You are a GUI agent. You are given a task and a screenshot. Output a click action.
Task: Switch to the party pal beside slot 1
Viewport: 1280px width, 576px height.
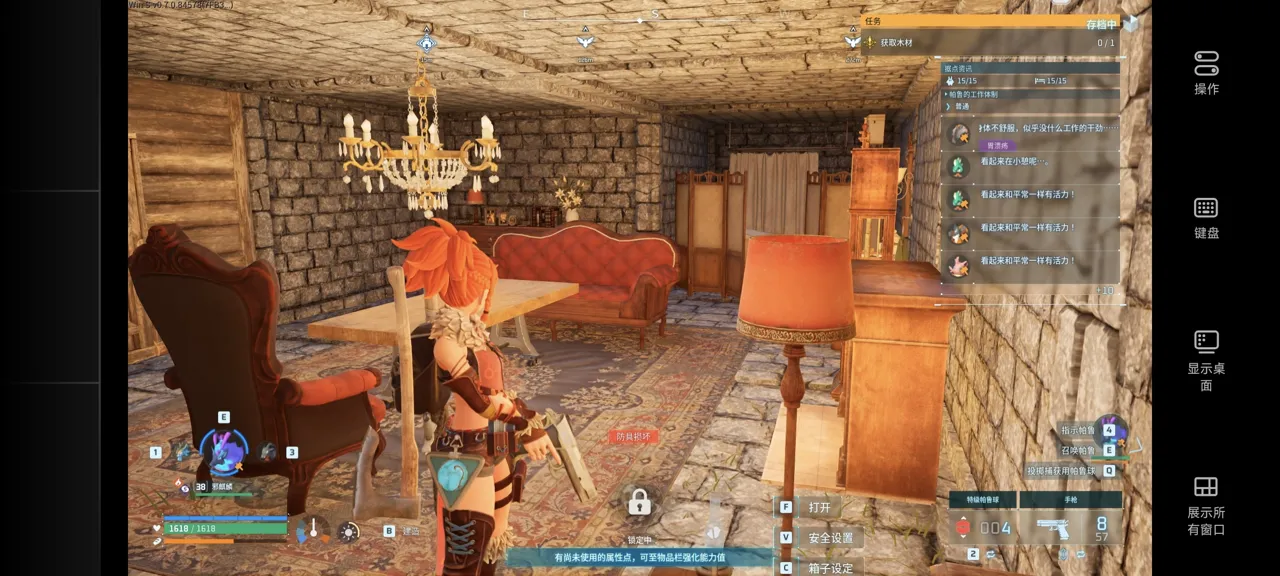(x=181, y=452)
